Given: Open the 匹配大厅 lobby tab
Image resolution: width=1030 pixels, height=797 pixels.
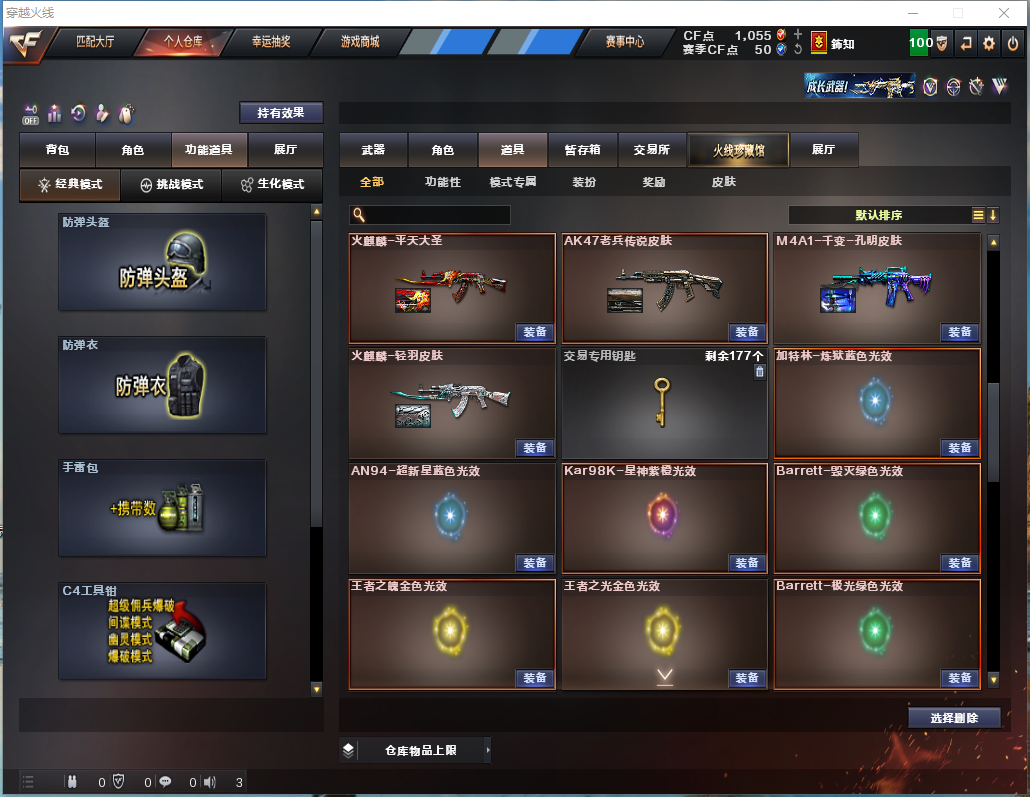Looking at the screenshot, I should pyautogui.click(x=95, y=42).
